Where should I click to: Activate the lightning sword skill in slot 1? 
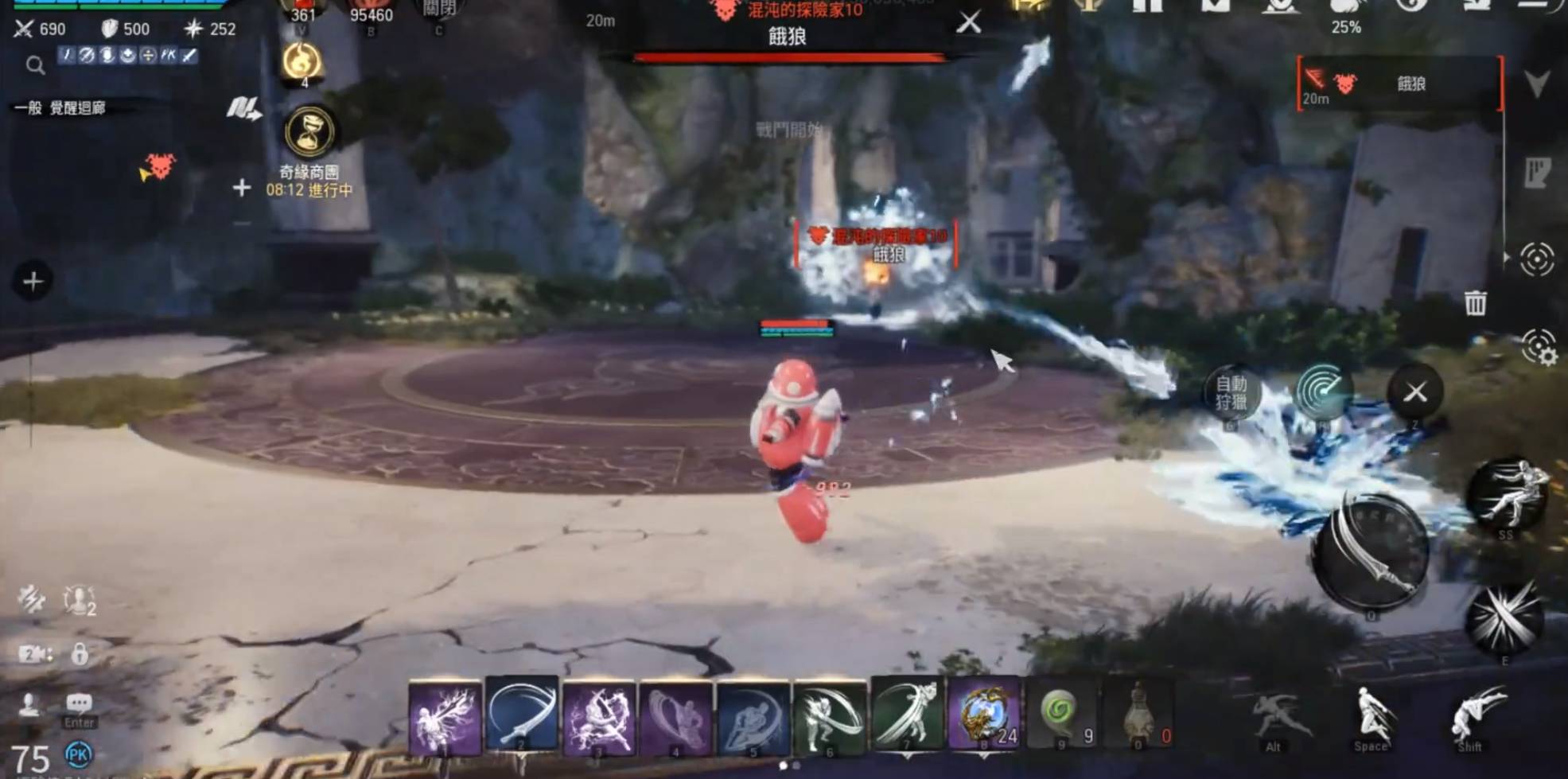[x=445, y=717]
